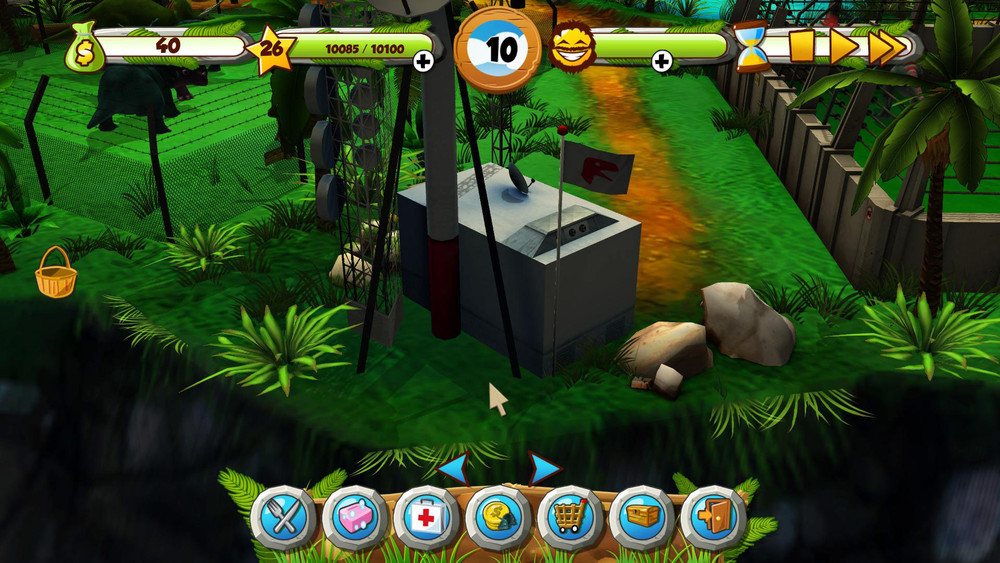Go to previous item with left arrow
This screenshot has width=1000, height=563.
pos(454,467)
